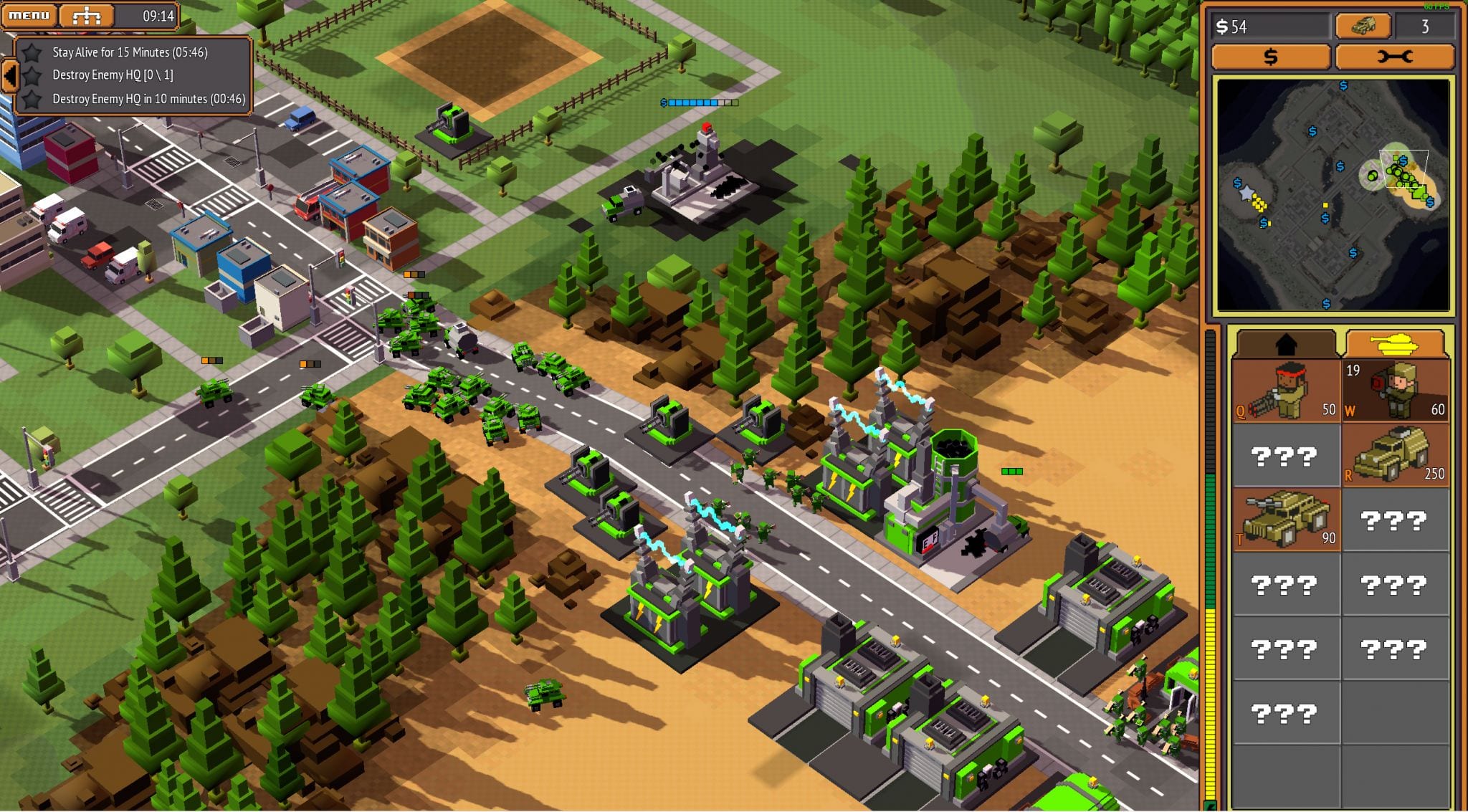Select the wrench Repair tool
Viewport: 1468px width, 812px height.
click(1397, 57)
